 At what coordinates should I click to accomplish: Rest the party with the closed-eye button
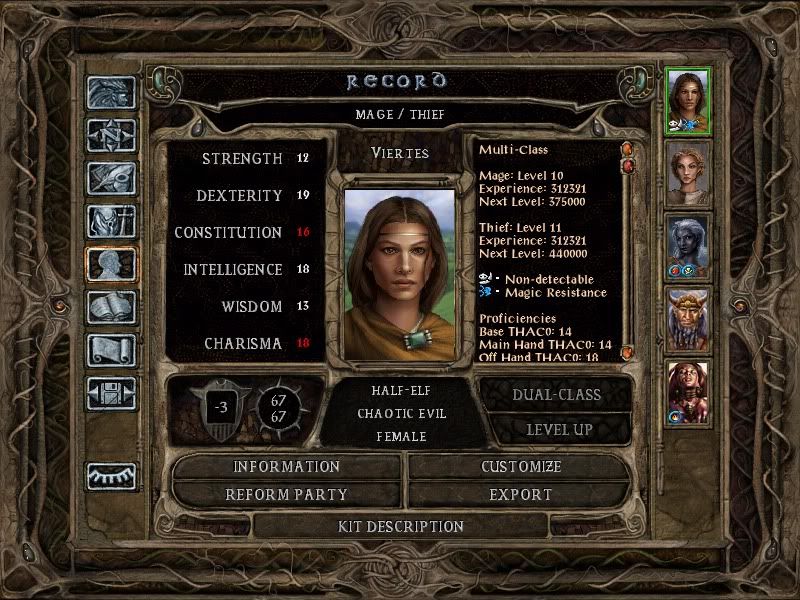point(111,476)
